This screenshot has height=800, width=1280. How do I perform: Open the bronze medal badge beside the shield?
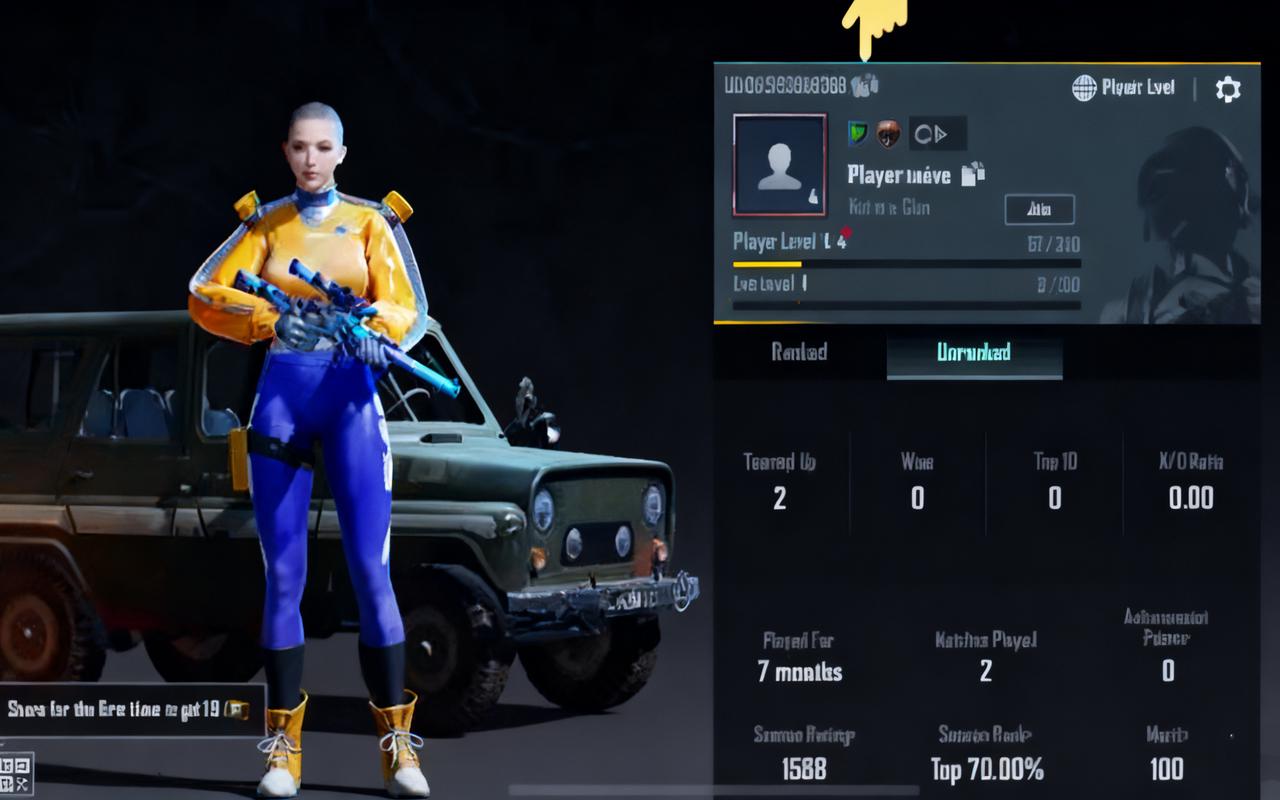click(886, 133)
